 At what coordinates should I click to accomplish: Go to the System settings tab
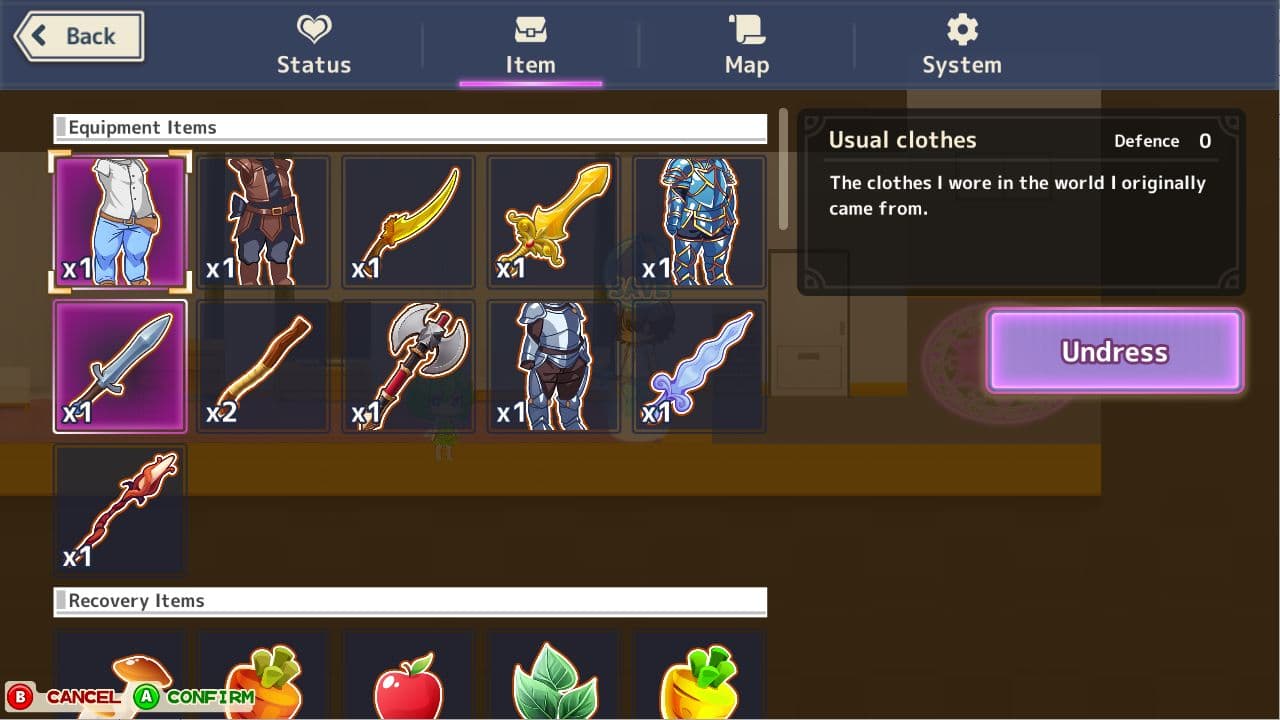pyautogui.click(x=960, y=45)
